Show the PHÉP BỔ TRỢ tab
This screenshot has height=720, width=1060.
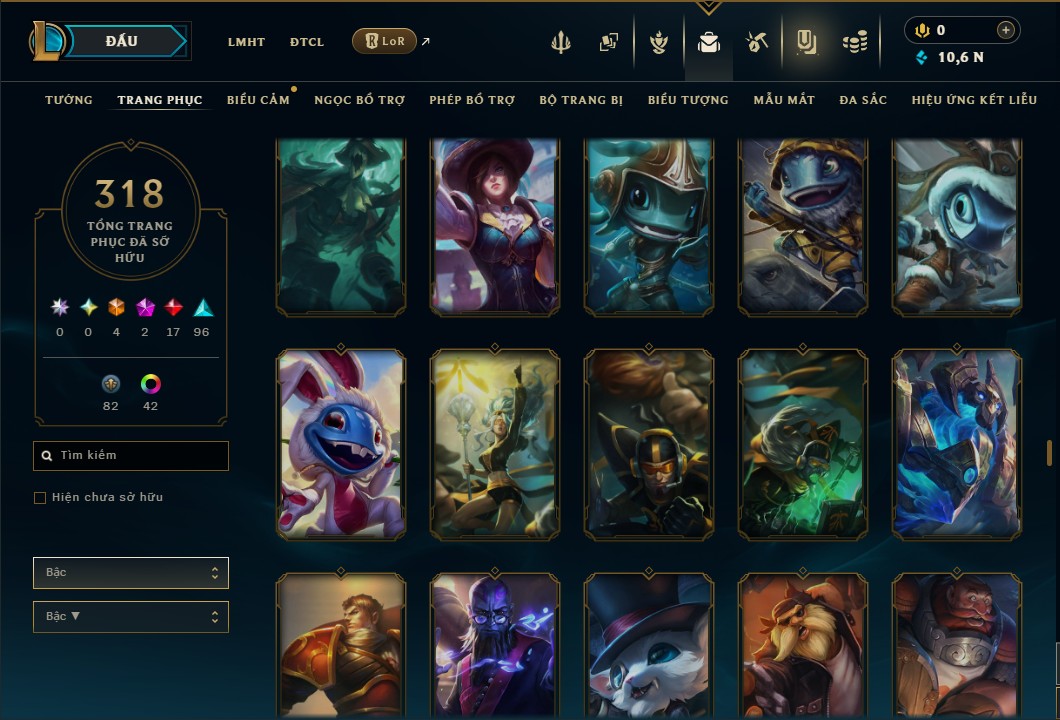pyautogui.click(x=472, y=100)
